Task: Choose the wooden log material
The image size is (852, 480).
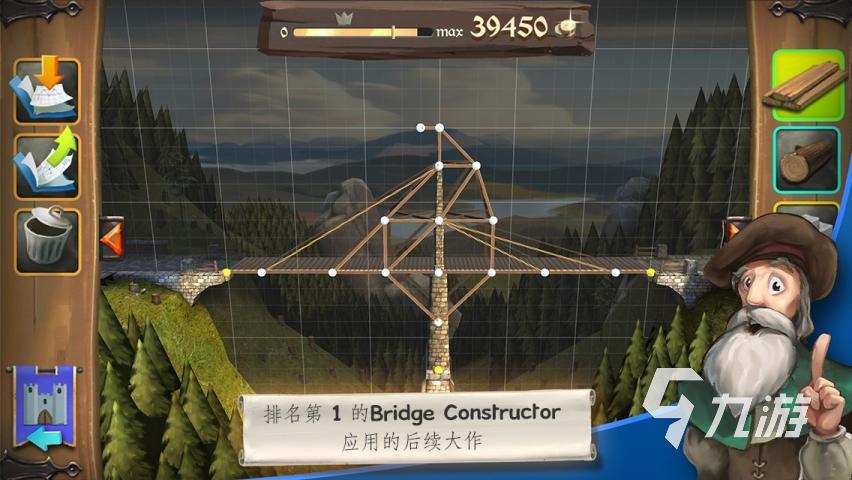Action: point(806,159)
